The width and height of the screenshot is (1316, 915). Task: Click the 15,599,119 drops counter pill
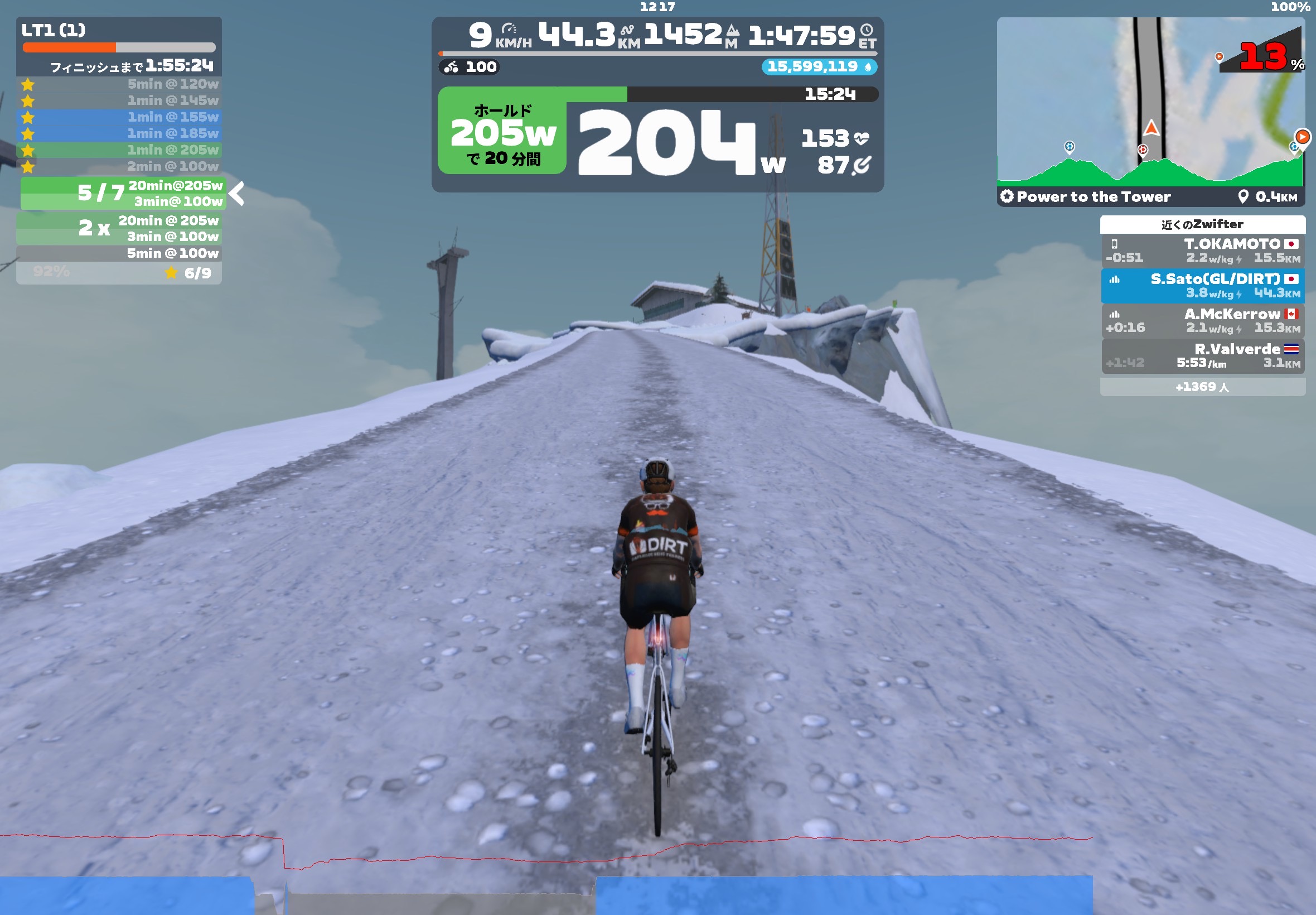click(x=819, y=66)
